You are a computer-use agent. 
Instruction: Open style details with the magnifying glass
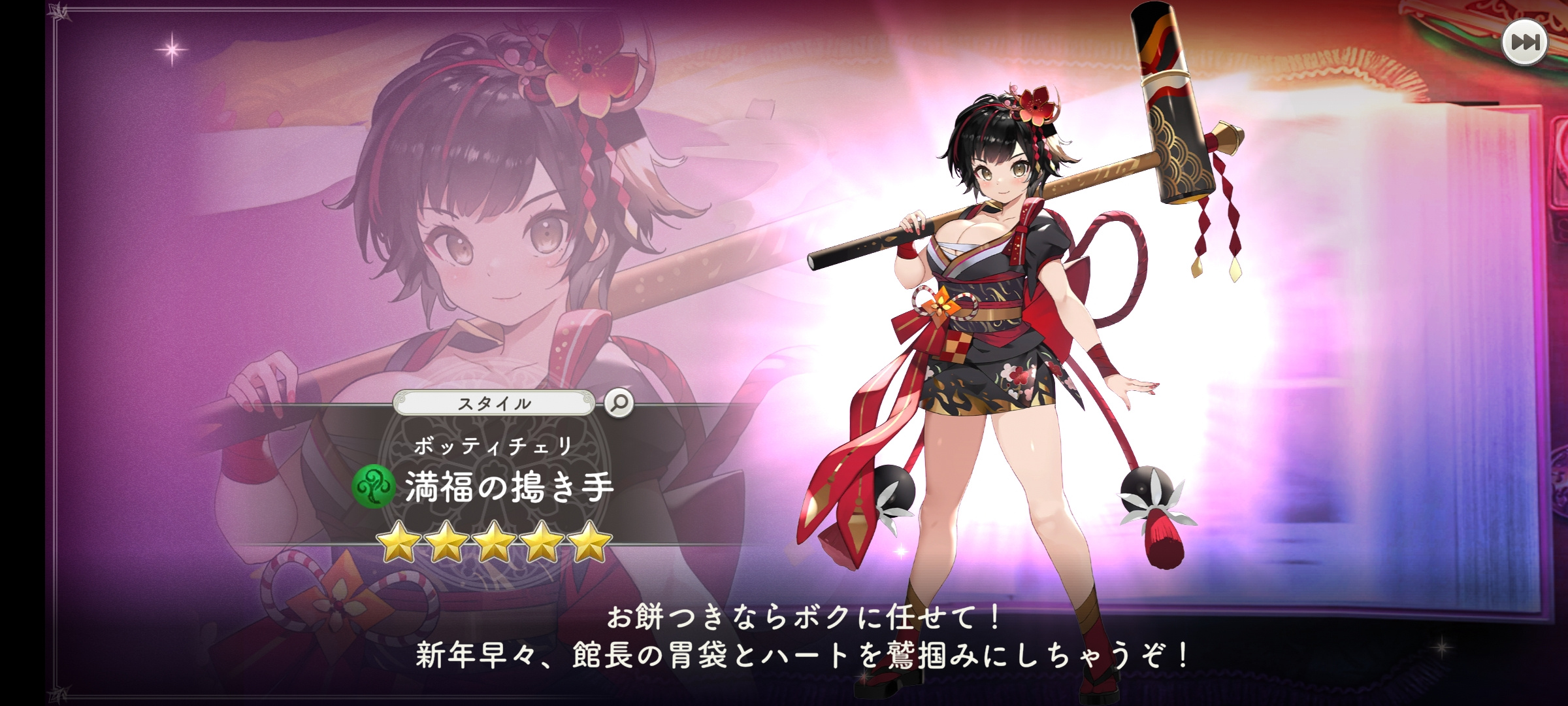(x=618, y=403)
